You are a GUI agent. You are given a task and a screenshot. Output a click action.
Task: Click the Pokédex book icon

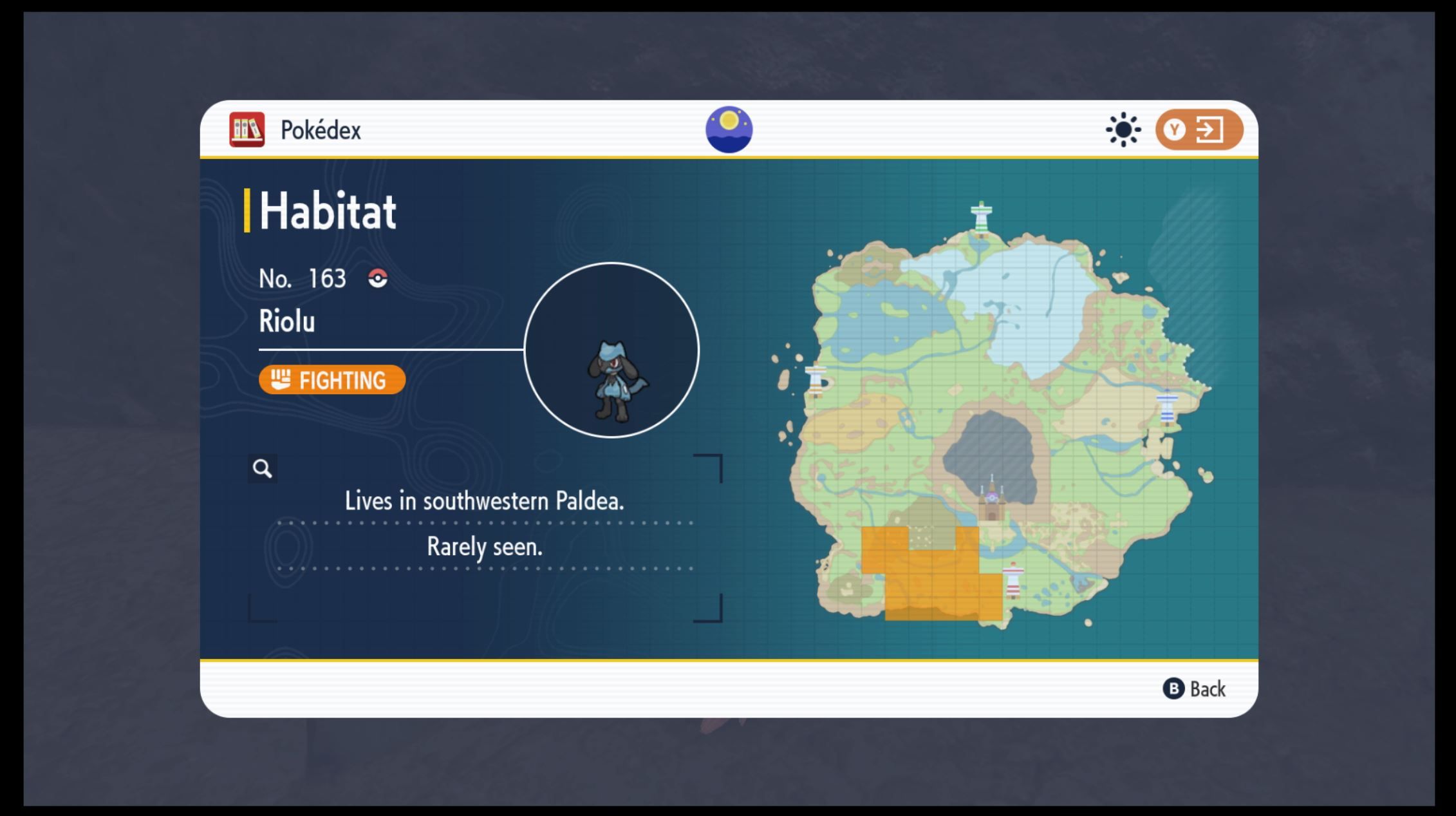point(248,129)
